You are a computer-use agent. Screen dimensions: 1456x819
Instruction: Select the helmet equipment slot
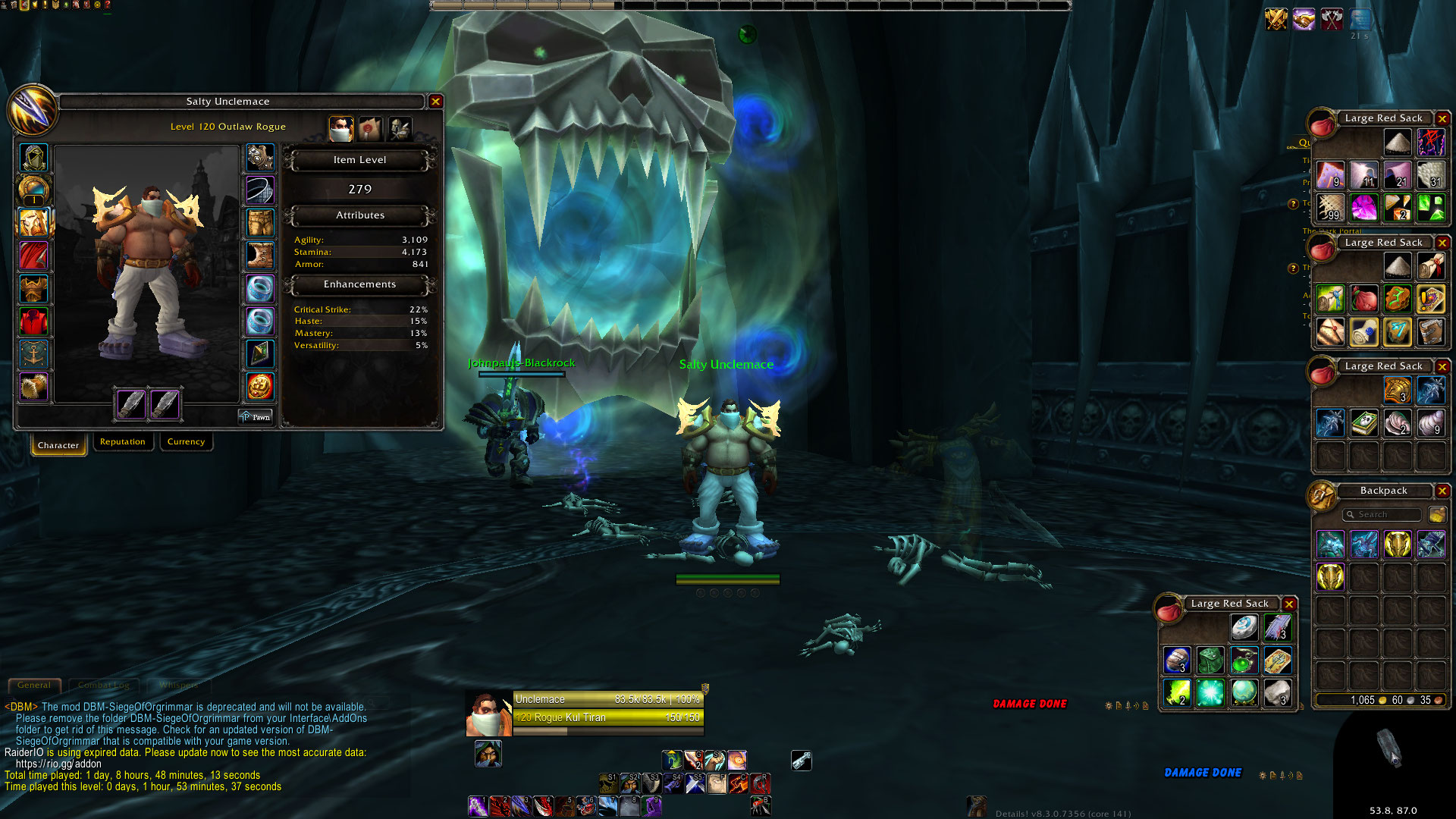[x=33, y=158]
